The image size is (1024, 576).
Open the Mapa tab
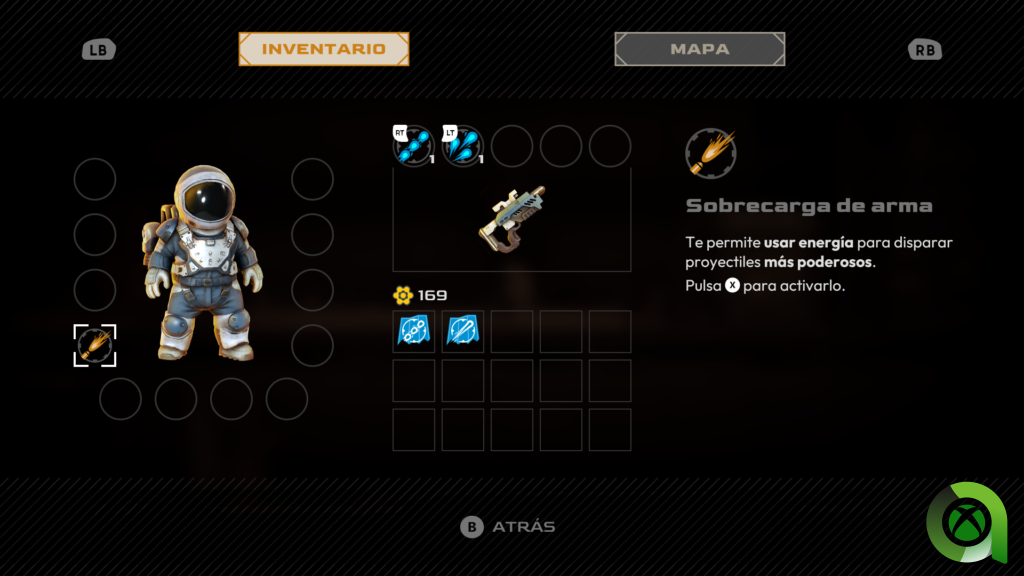[699, 49]
